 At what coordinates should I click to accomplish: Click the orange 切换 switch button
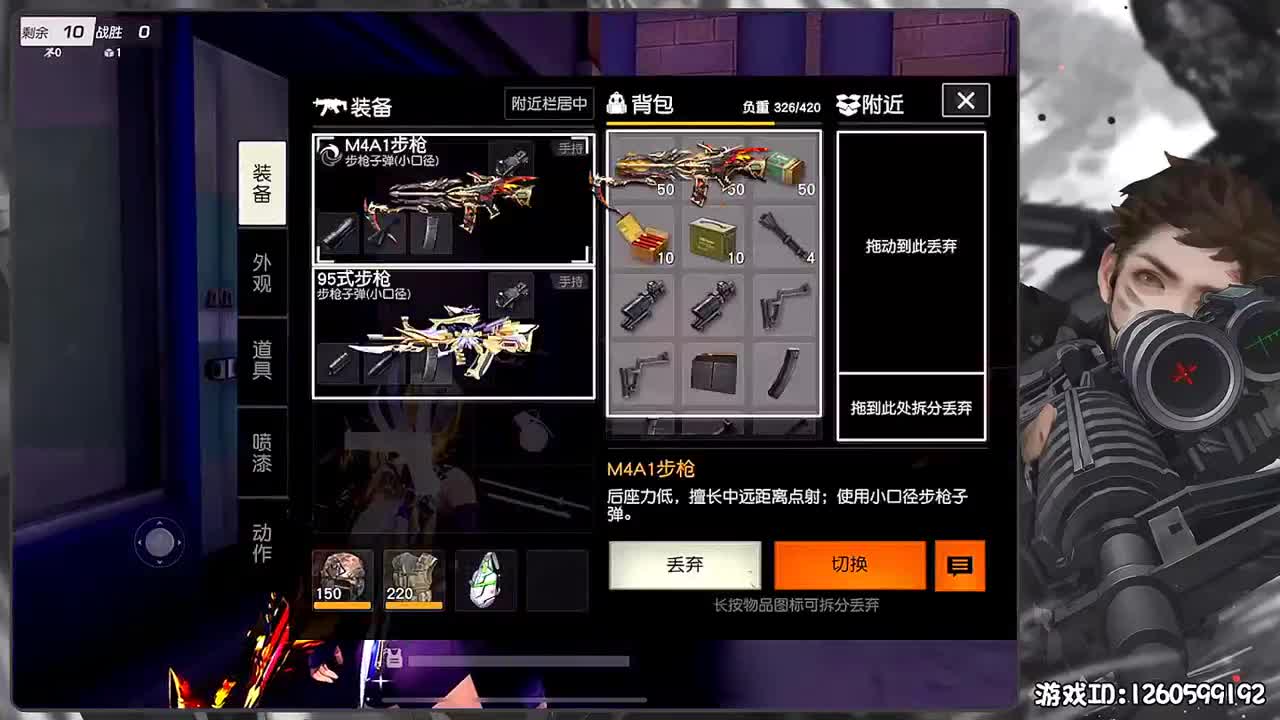point(849,565)
